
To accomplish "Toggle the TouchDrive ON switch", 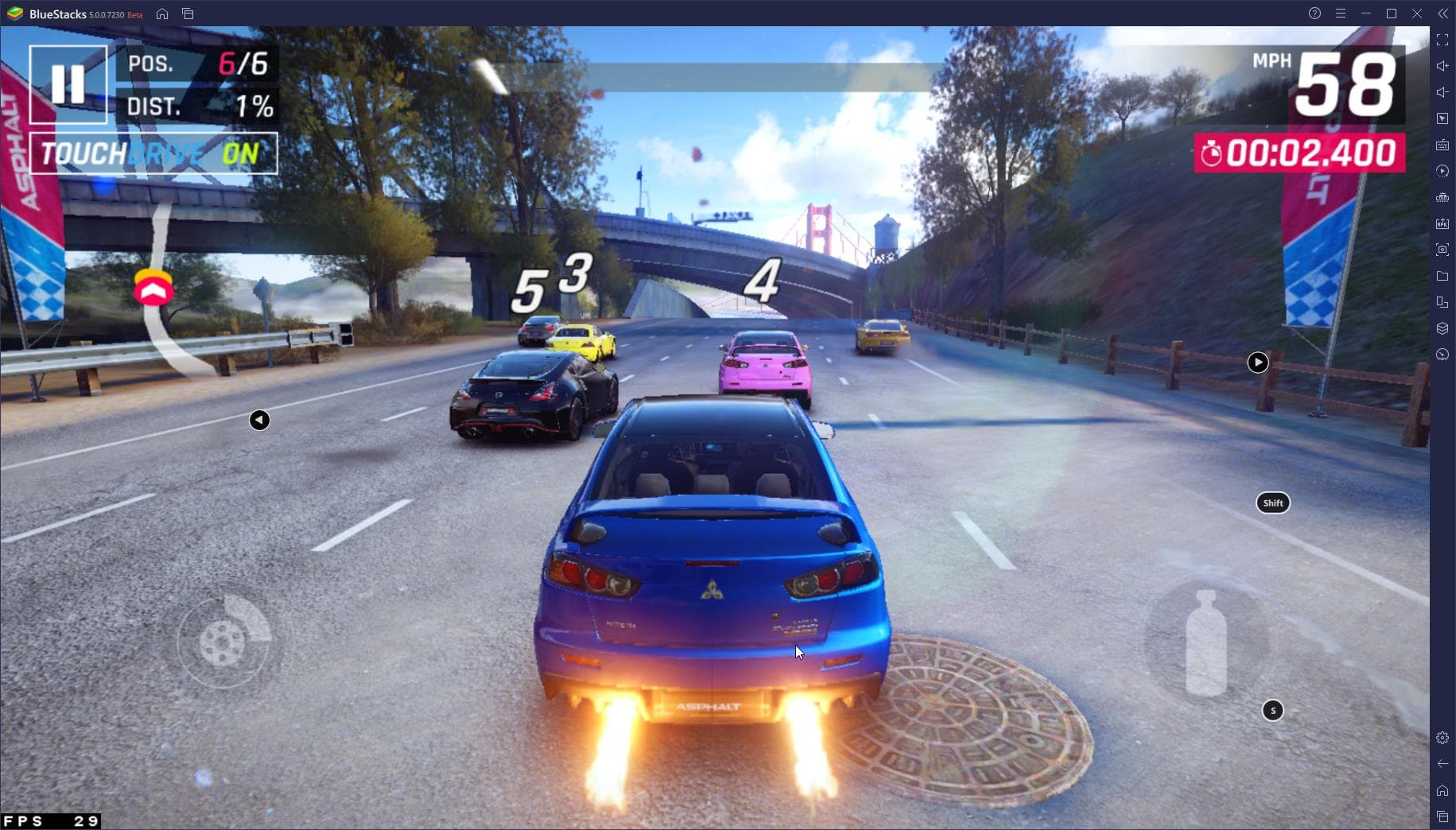I will tap(153, 153).
